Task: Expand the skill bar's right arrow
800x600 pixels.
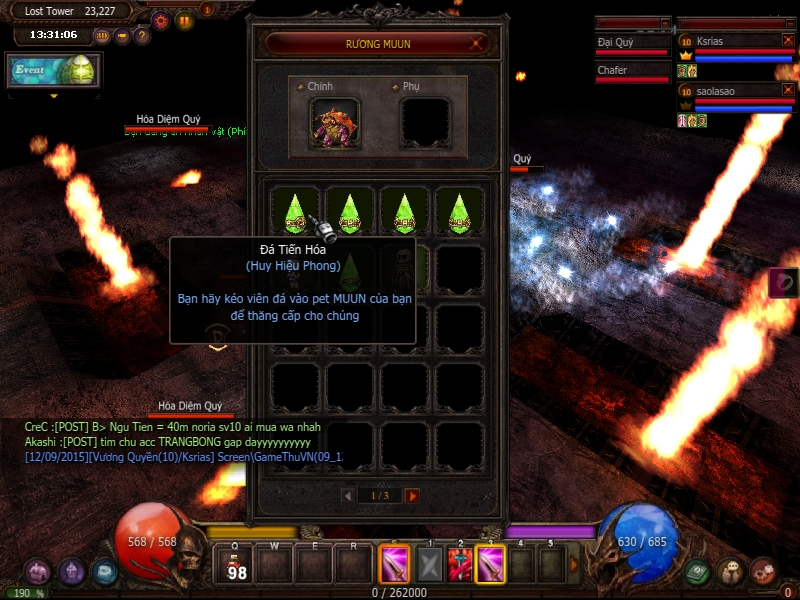Action: pyautogui.click(x=574, y=564)
